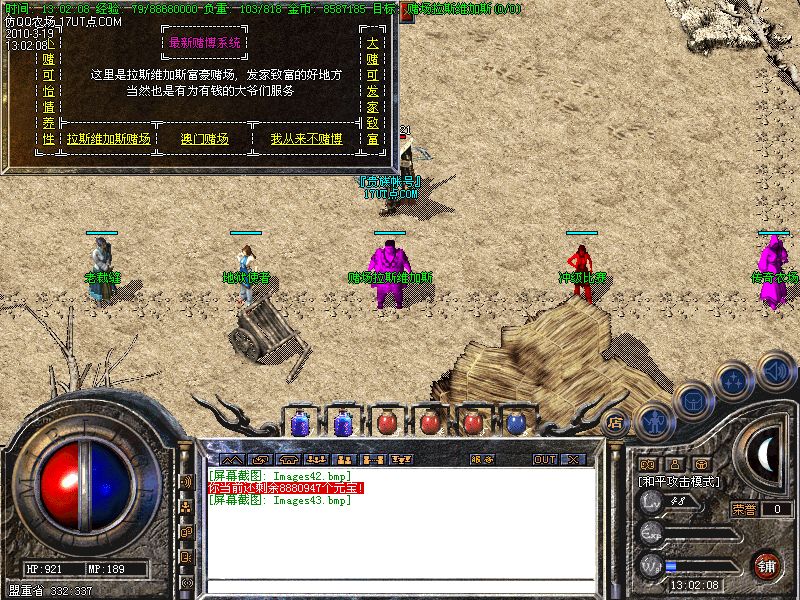800x600 pixels.
Task: Toggle sound with the speaker button
Action: (x=775, y=369)
